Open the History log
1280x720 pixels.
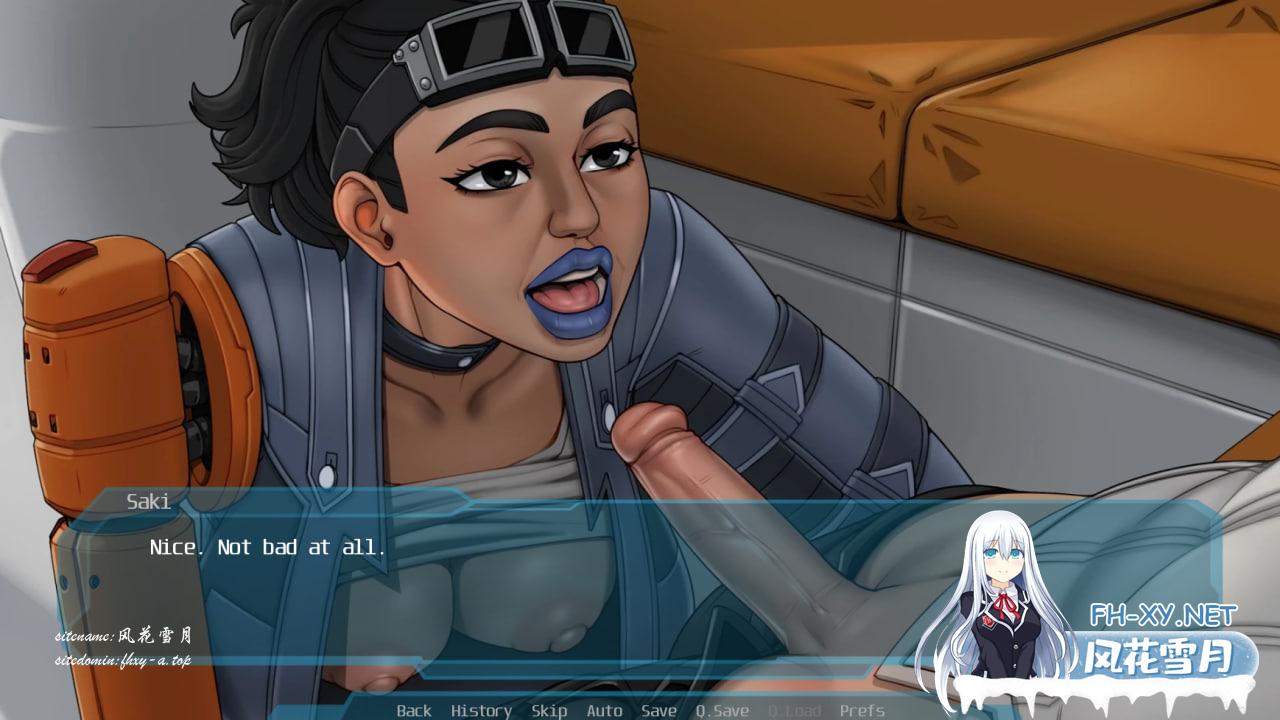point(481,711)
